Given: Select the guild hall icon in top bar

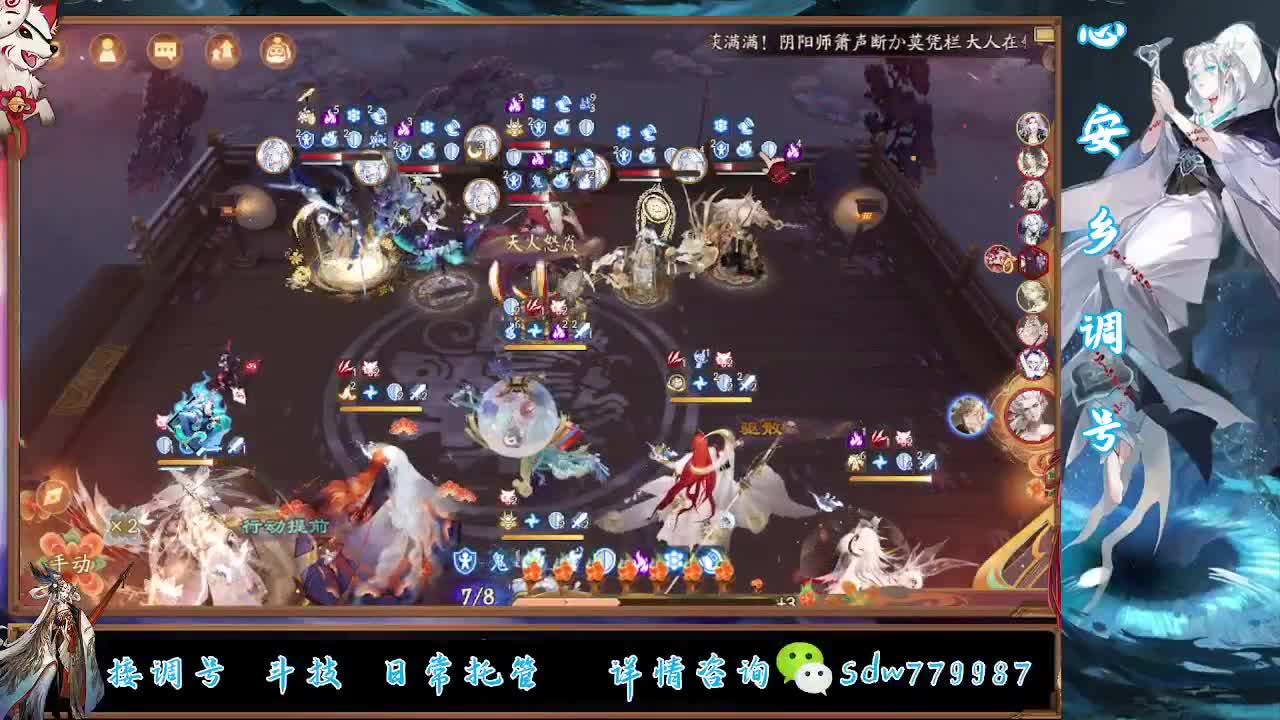Looking at the screenshot, I should coord(220,48).
